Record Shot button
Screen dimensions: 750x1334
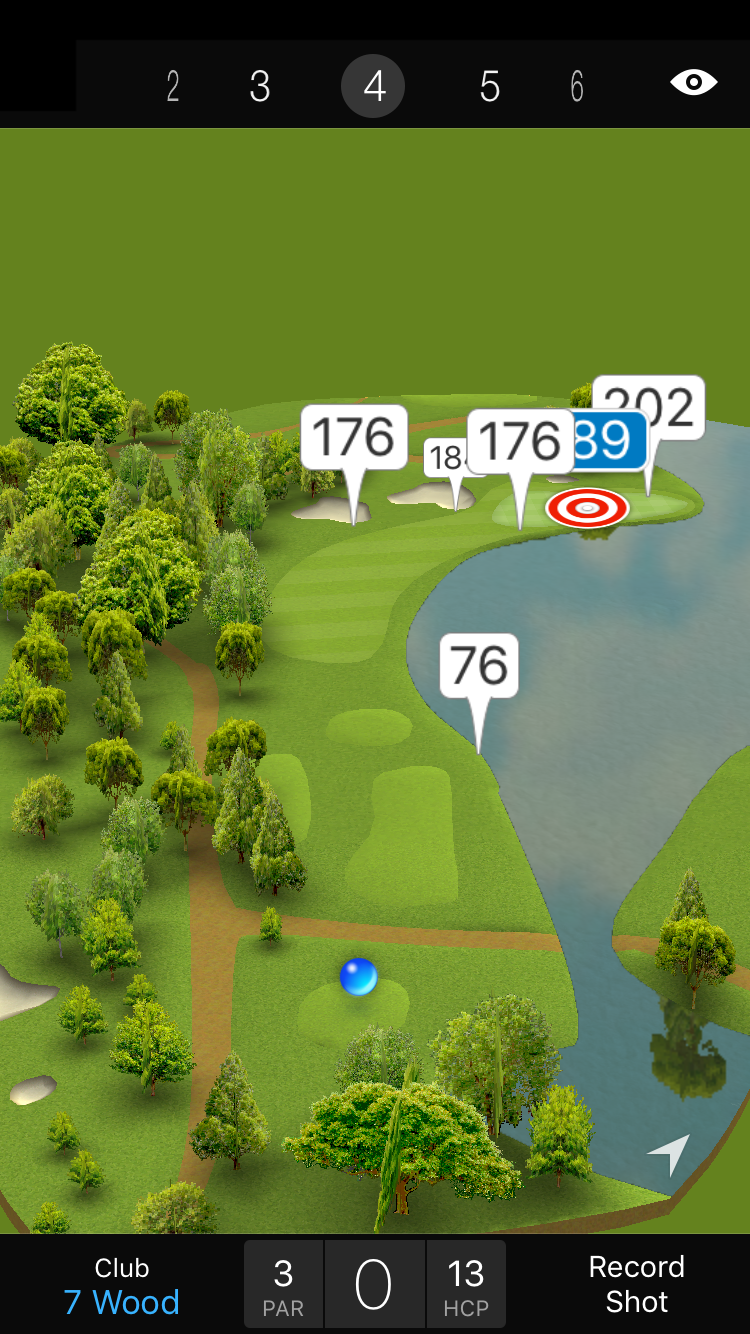pyautogui.click(x=636, y=1284)
